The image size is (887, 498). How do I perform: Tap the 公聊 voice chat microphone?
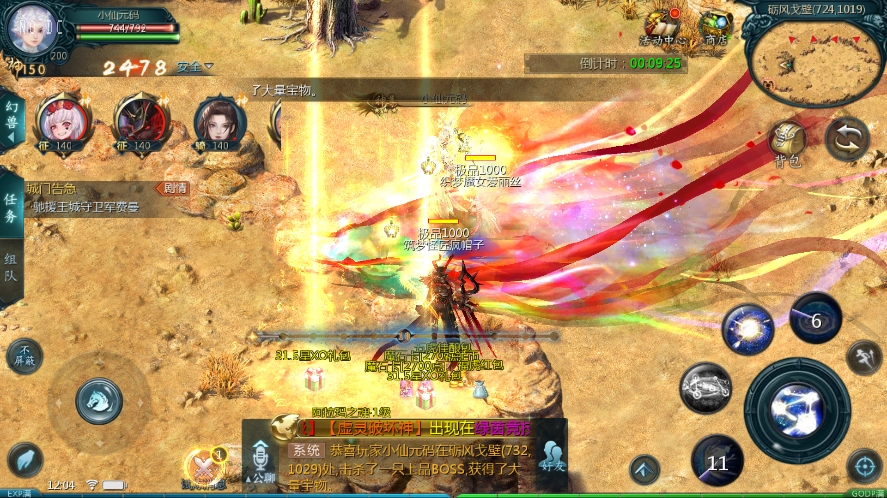coord(260,460)
